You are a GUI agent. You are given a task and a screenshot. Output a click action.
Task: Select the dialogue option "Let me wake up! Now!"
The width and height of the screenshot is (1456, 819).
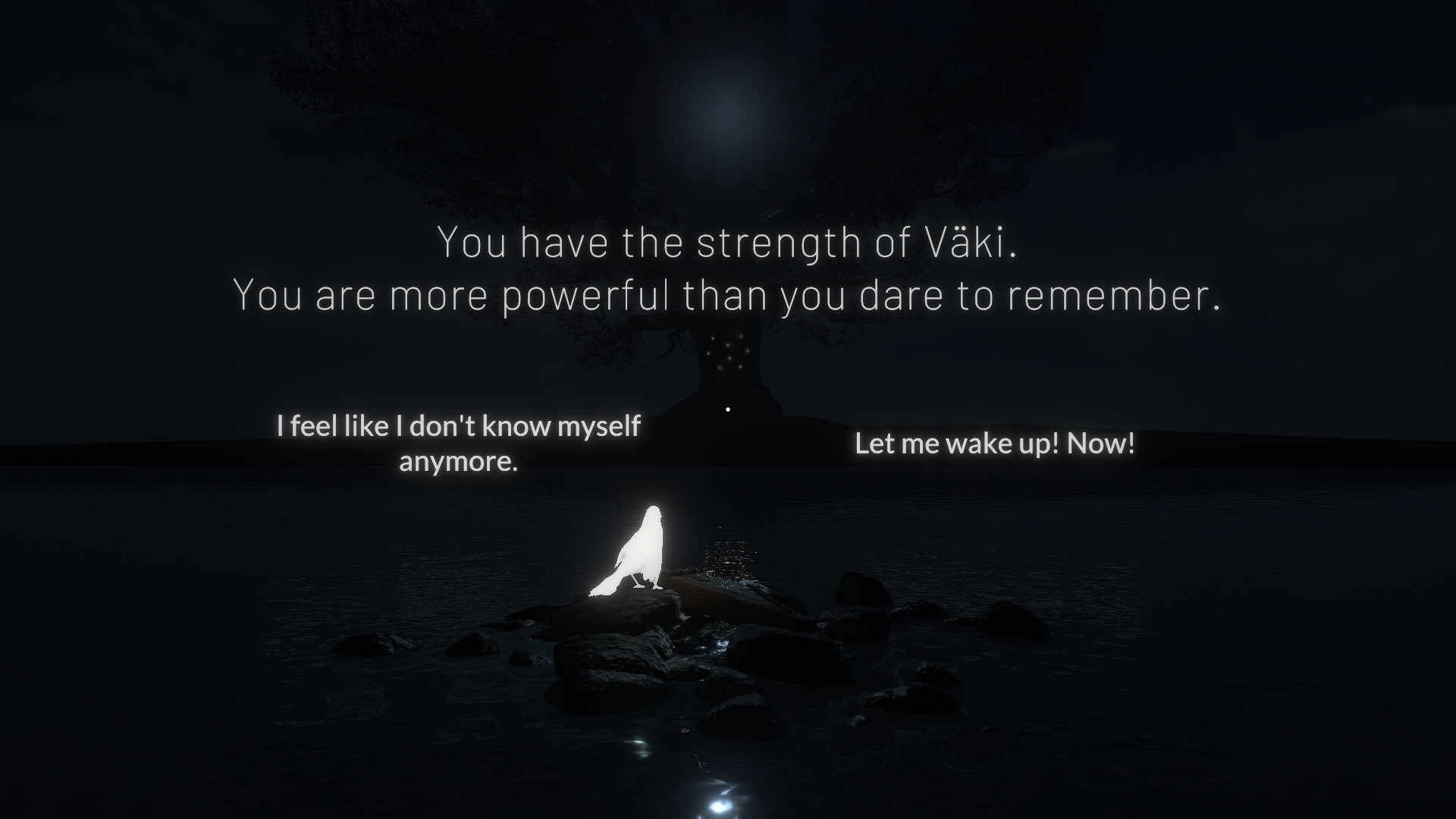995,444
